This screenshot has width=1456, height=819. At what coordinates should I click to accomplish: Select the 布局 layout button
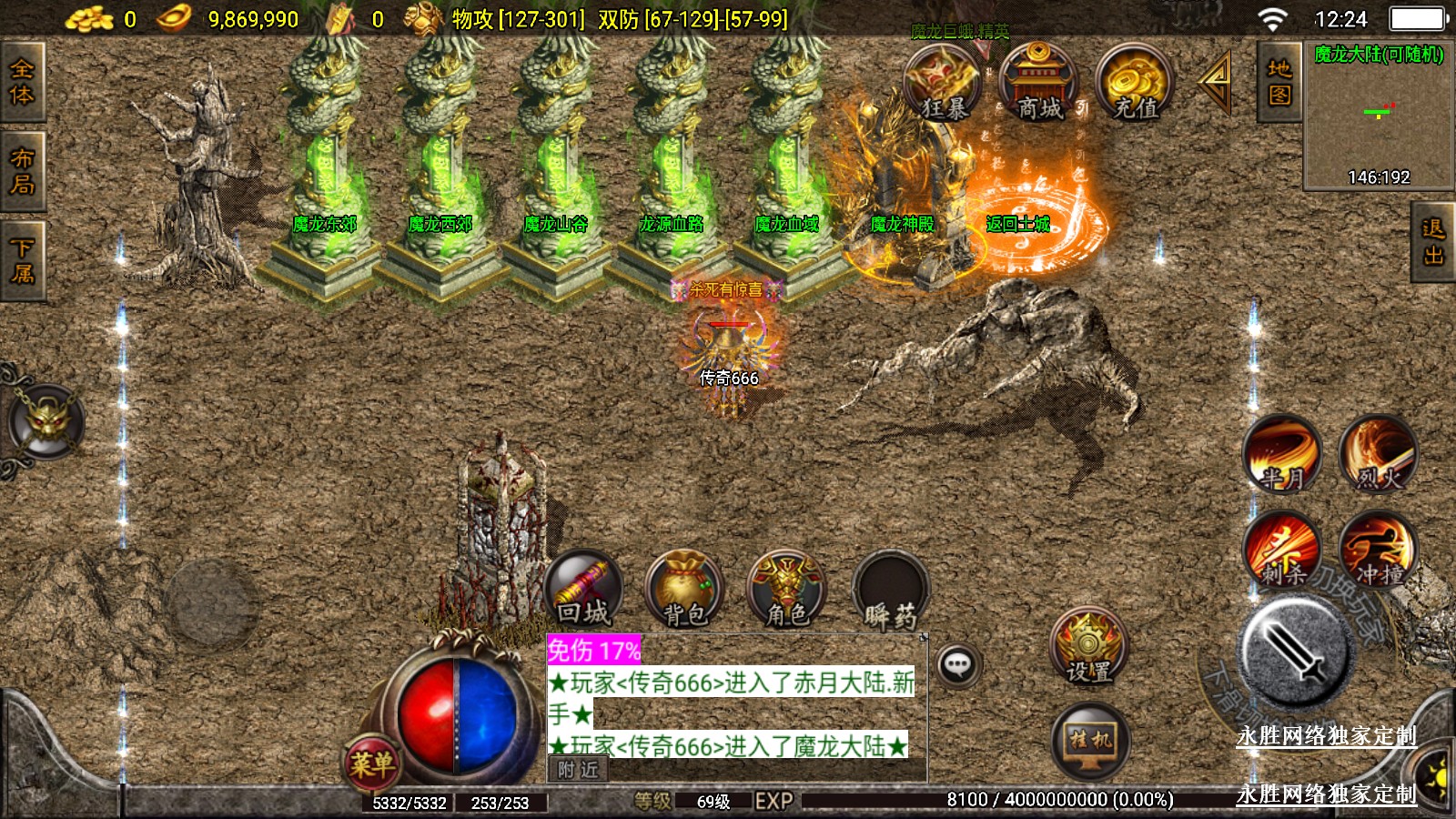pyautogui.click(x=22, y=171)
